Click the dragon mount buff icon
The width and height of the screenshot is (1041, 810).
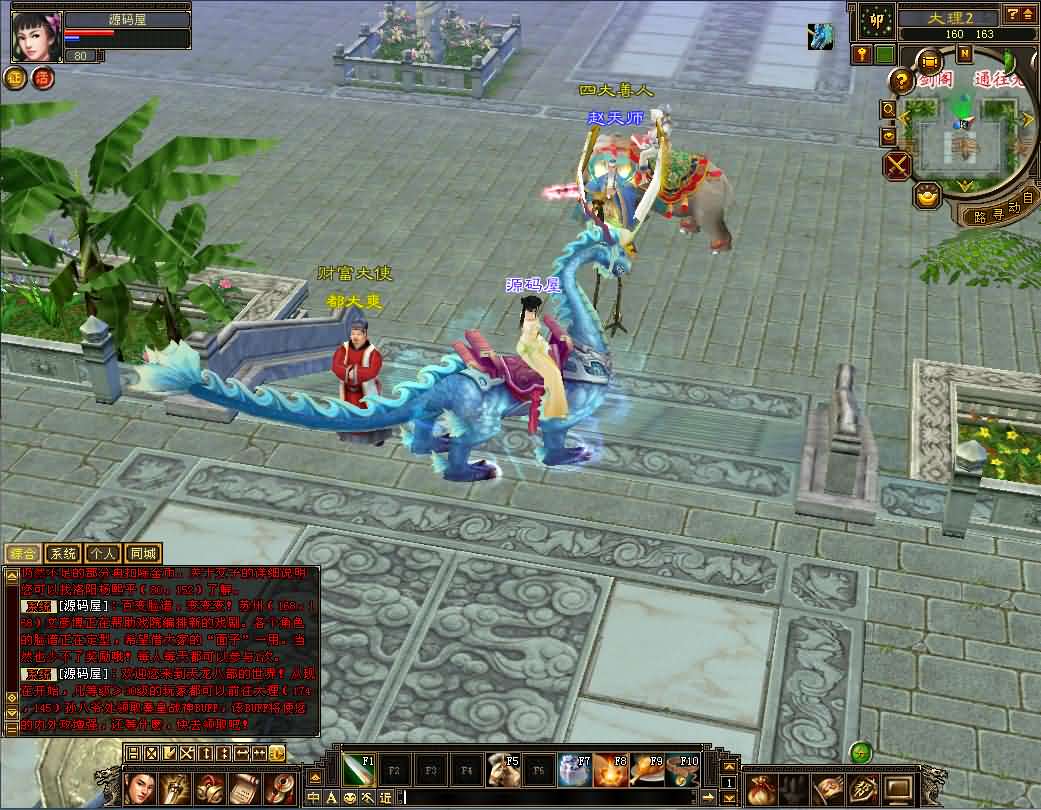820,36
